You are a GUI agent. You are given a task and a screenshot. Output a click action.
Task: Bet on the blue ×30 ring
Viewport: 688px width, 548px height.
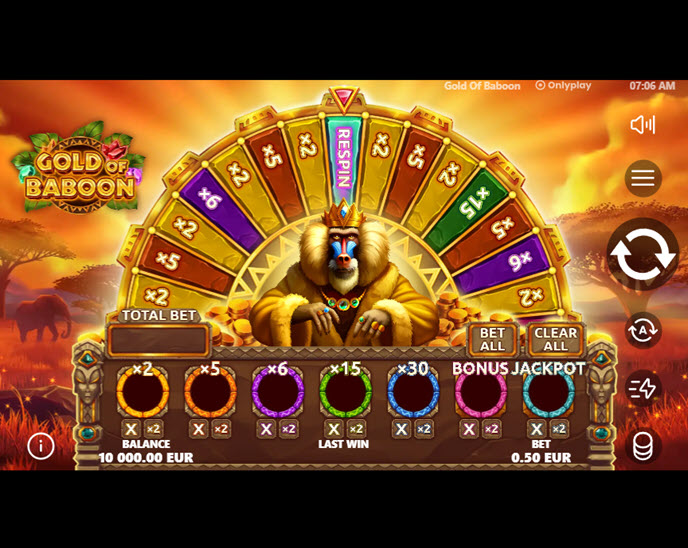pos(413,392)
